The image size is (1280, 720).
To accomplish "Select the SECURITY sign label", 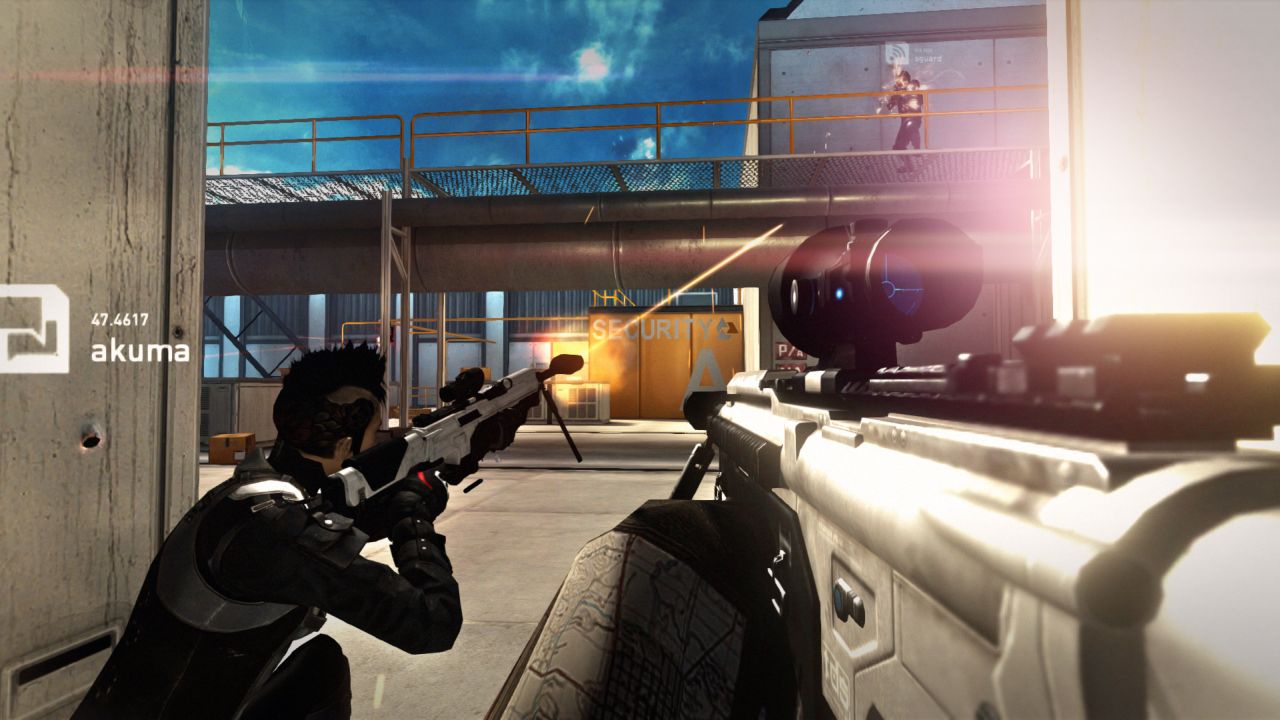I will [x=653, y=329].
